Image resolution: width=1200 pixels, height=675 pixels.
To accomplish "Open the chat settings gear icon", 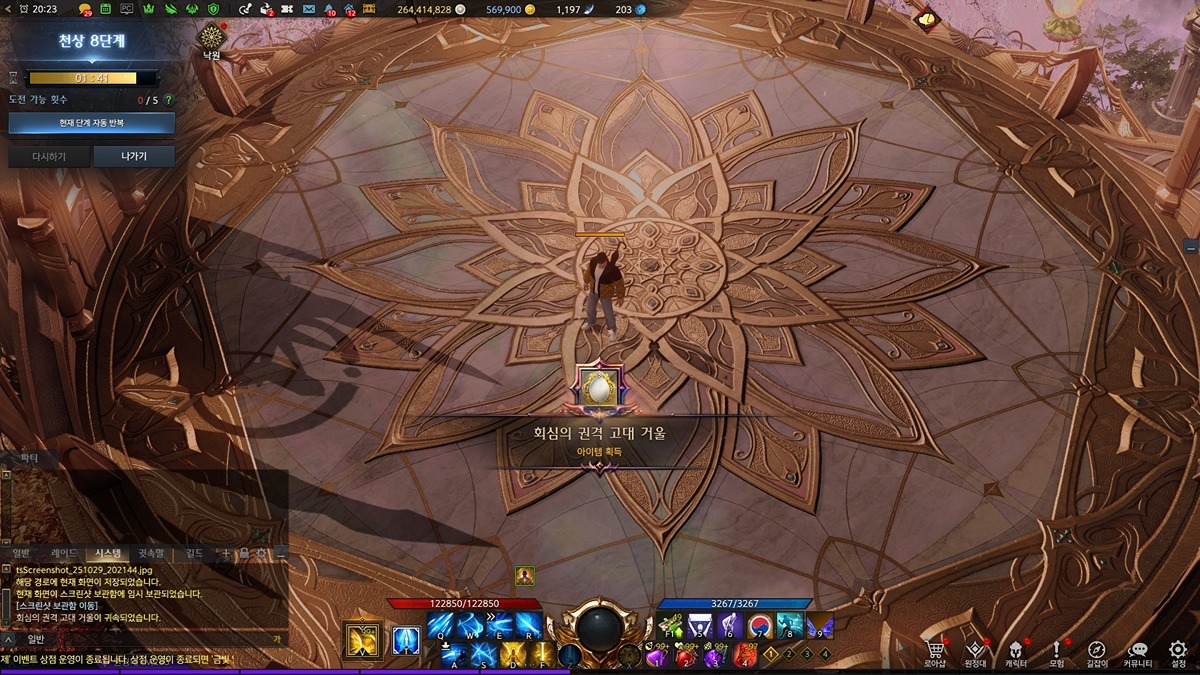I will tap(262, 553).
